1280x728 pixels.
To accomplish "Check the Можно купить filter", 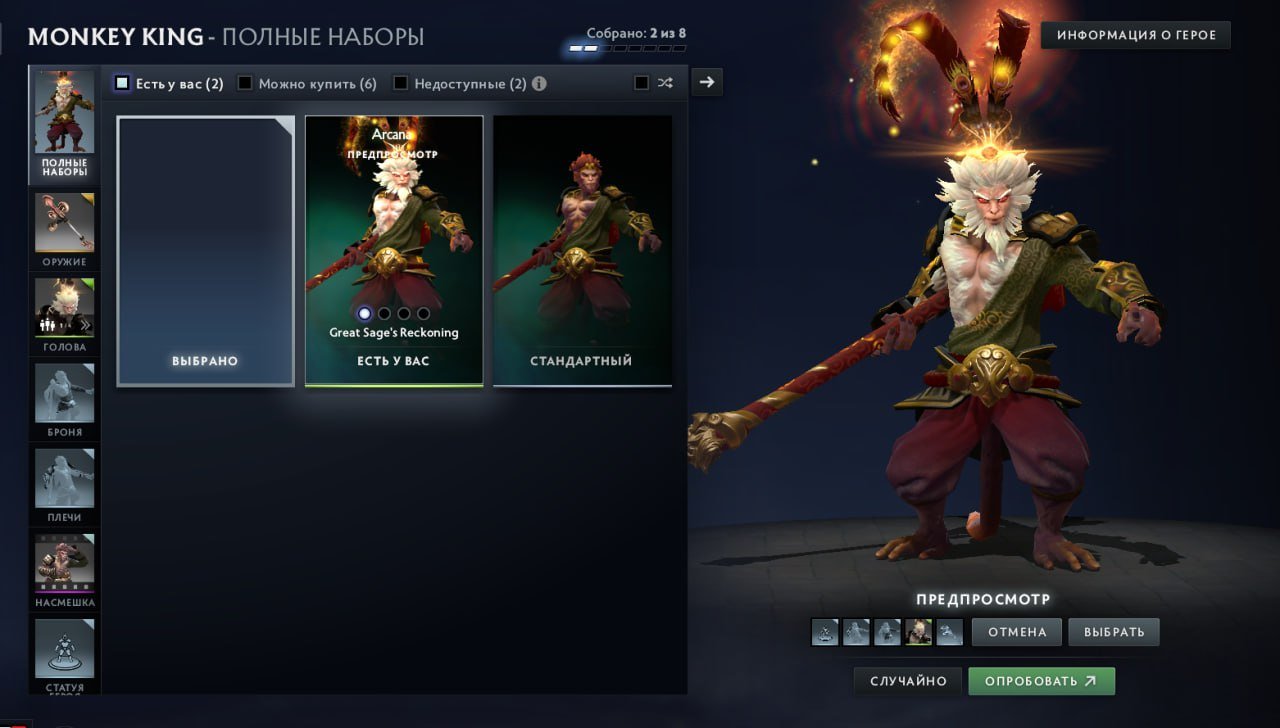I will pos(244,83).
